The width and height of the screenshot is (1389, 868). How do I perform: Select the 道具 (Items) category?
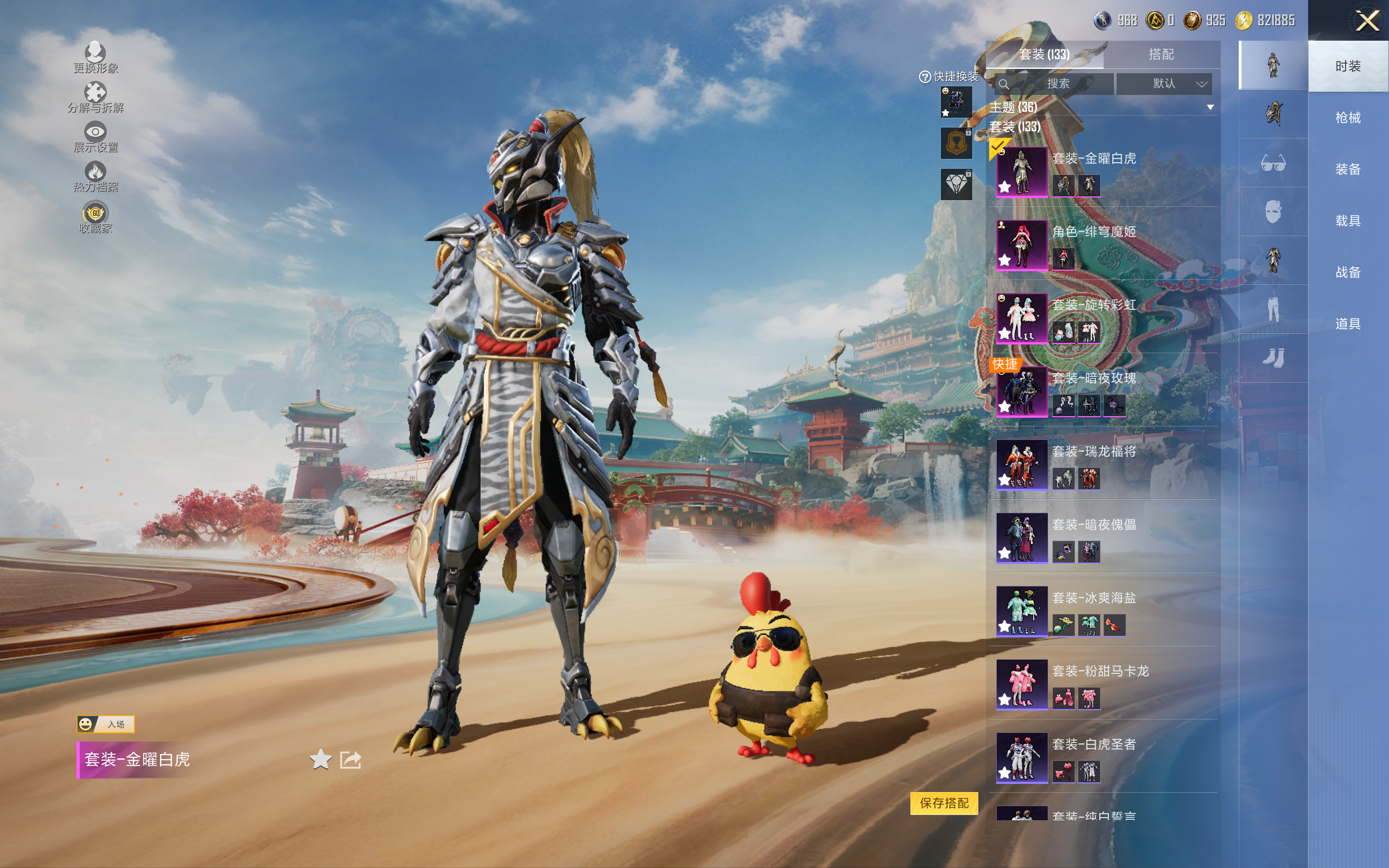(x=1348, y=324)
